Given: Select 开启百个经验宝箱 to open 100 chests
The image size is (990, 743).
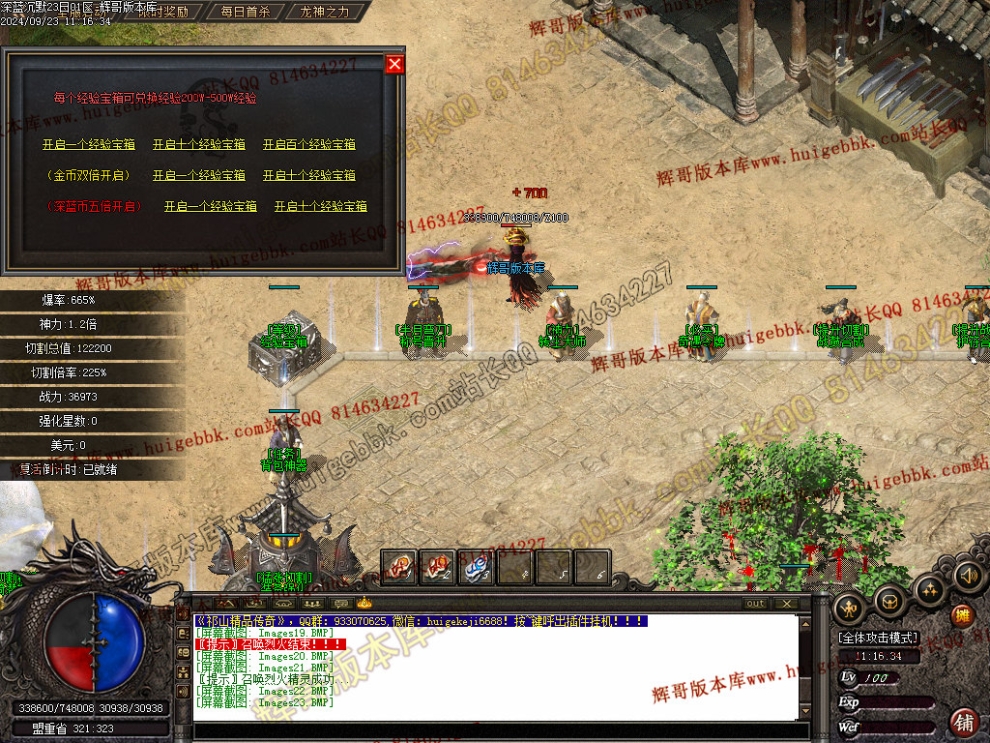Looking at the screenshot, I should tap(309, 144).
